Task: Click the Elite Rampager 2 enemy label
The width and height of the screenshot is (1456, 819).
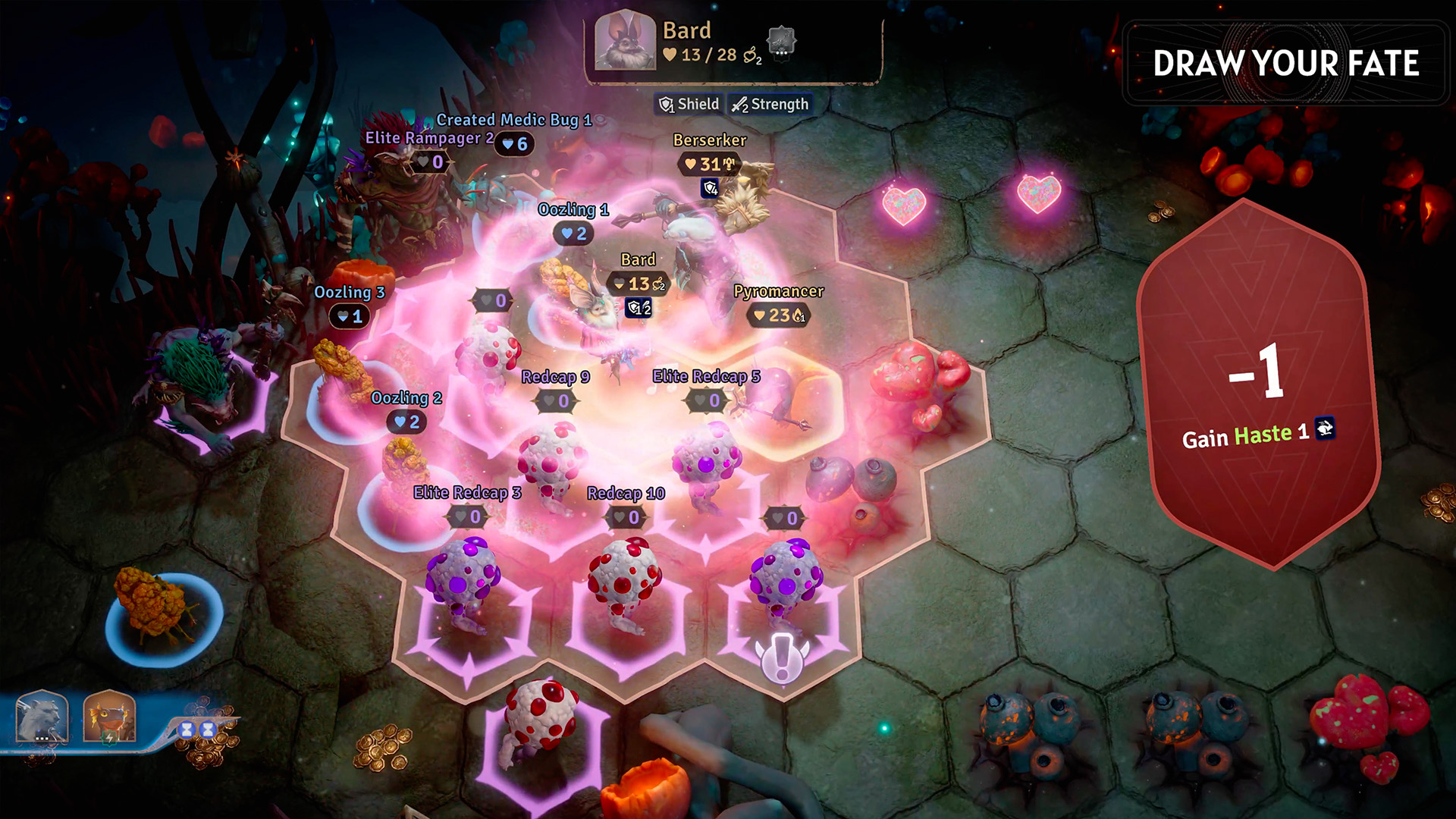Action: point(428,138)
